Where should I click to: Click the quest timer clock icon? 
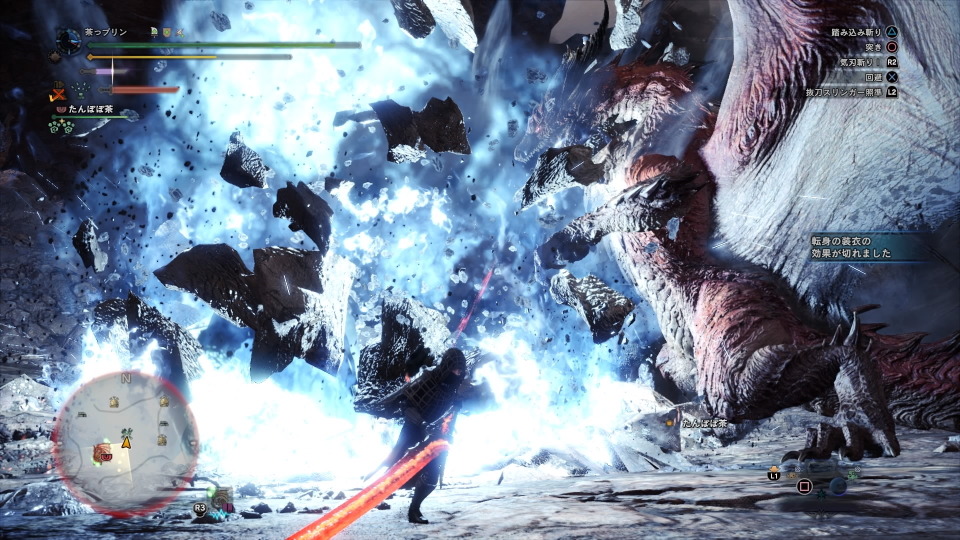[68, 40]
